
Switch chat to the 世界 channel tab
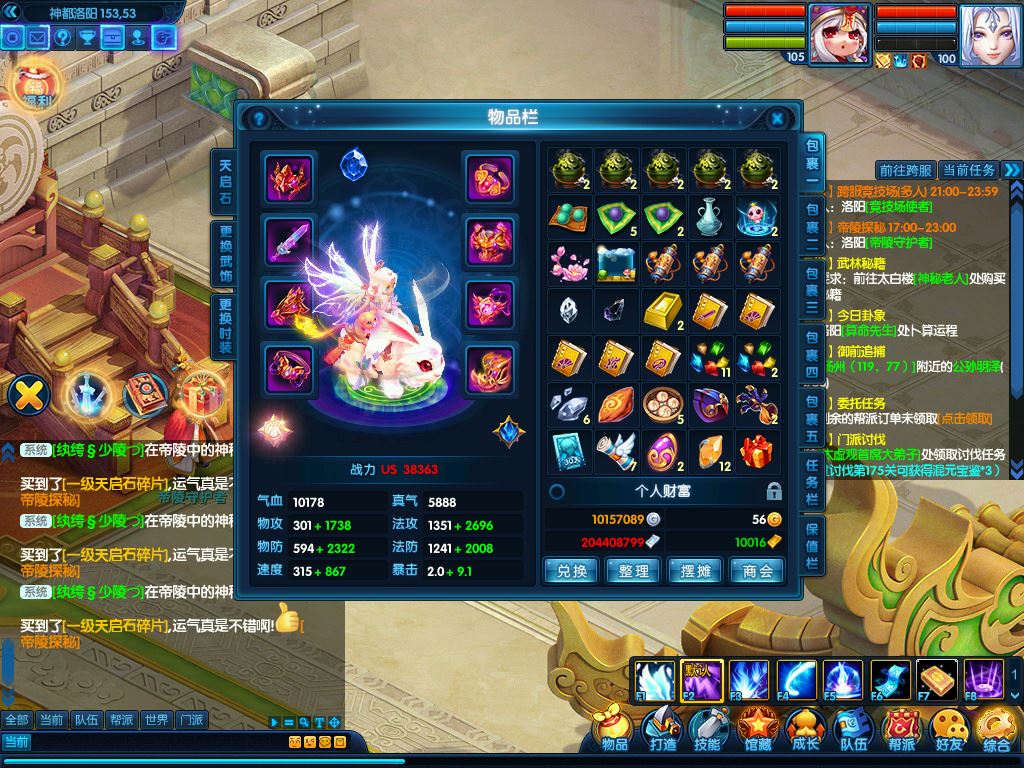click(155, 719)
